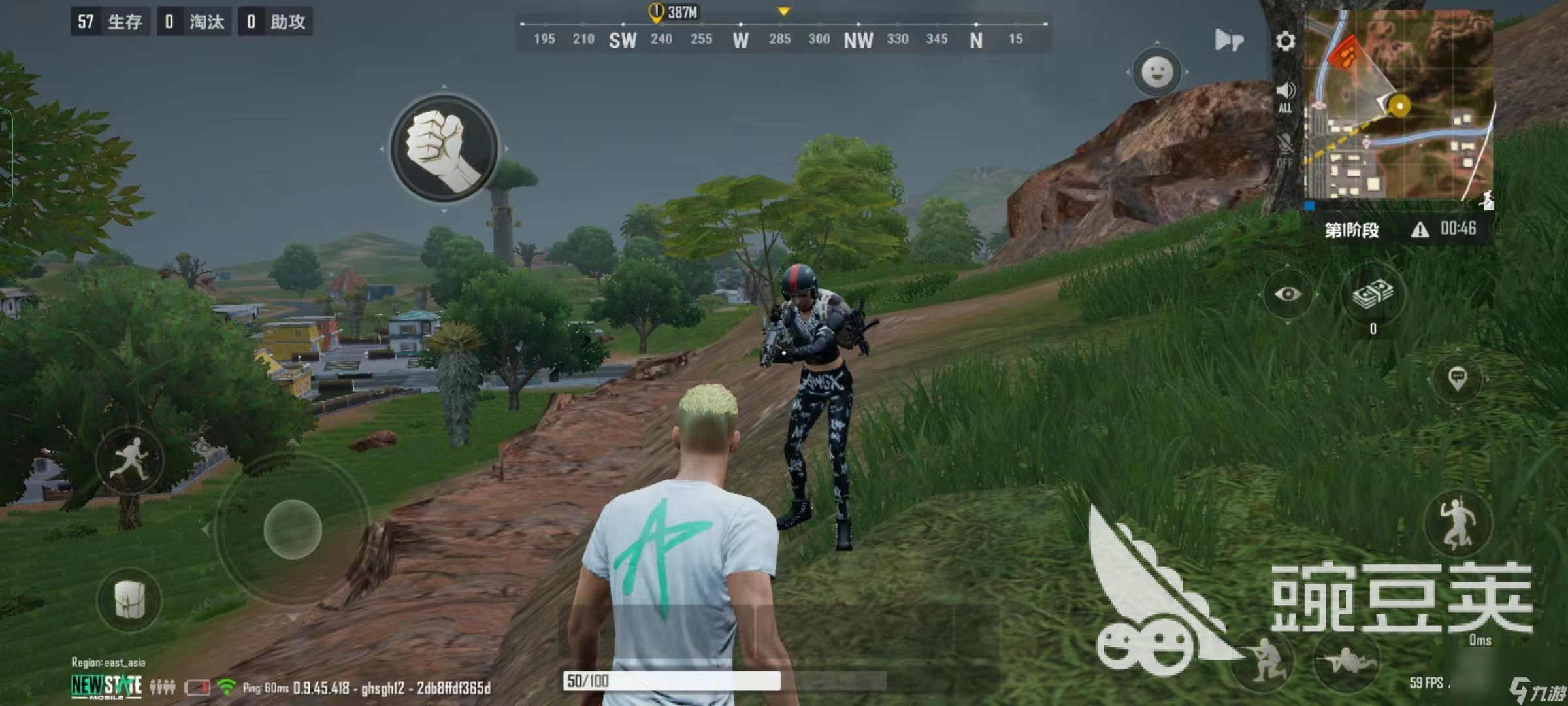Toggle the microphone OFF button
Screen dimensions: 1568x706
(x=1284, y=149)
